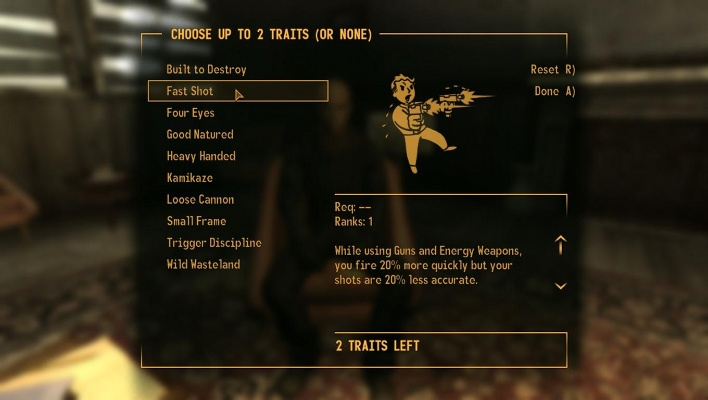Pick the Trigger Discipline trait
The image size is (708, 400).
pos(214,243)
